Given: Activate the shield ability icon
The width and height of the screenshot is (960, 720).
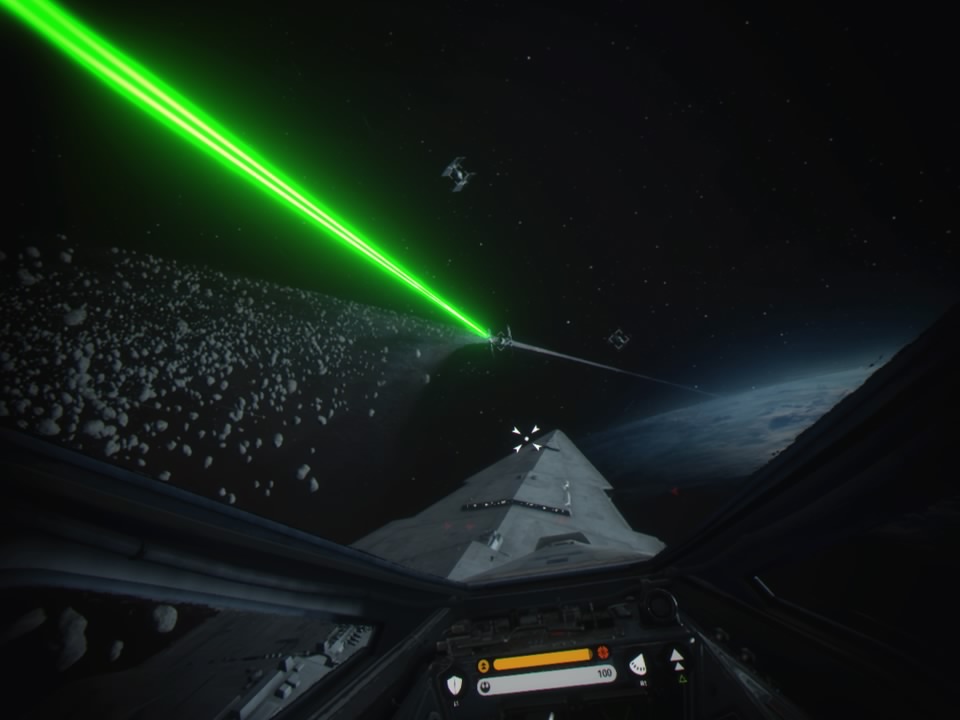Looking at the screenshot, I should tap(455, 685).
